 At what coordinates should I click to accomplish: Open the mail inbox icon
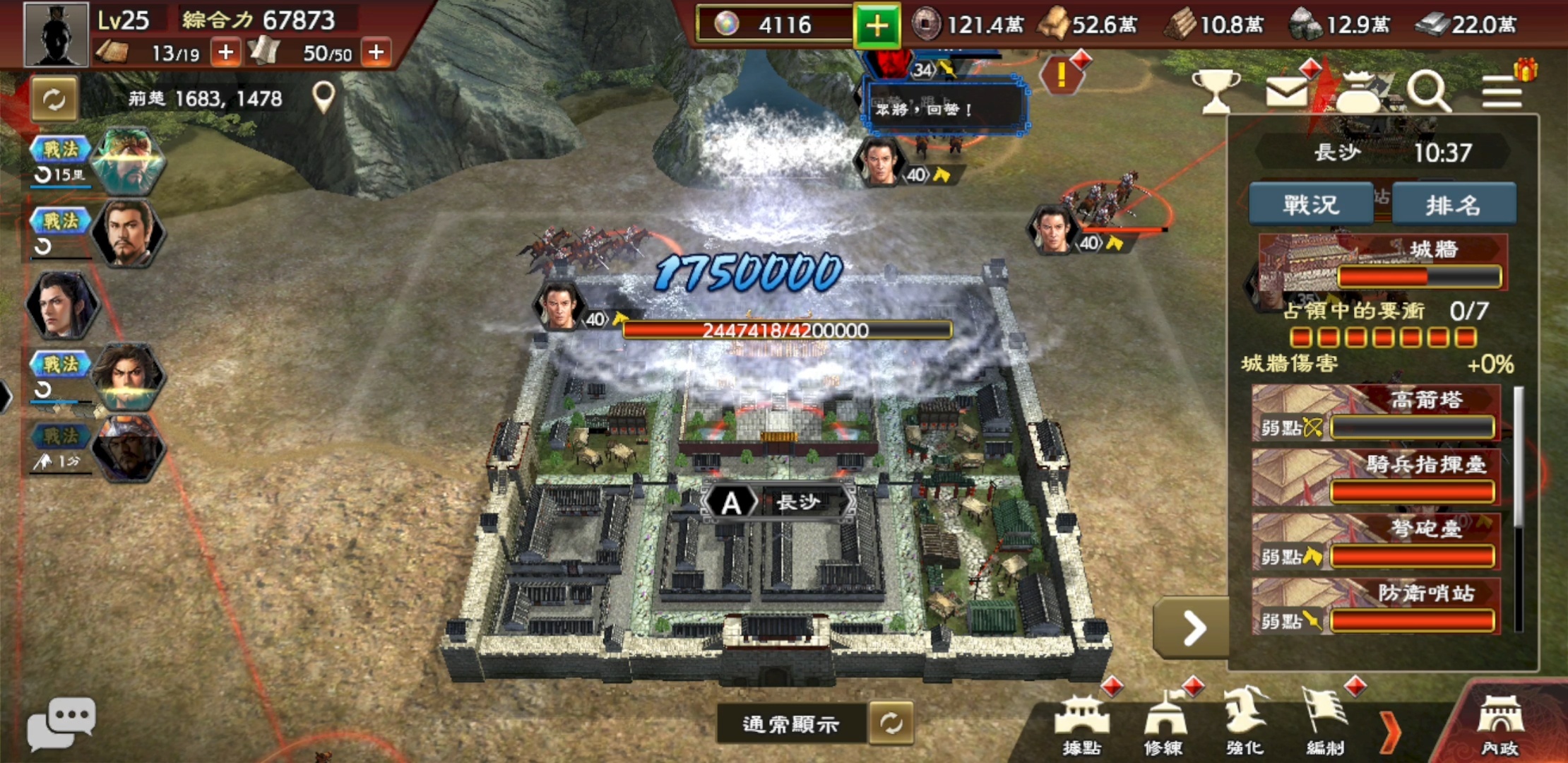pos(1288,90)
